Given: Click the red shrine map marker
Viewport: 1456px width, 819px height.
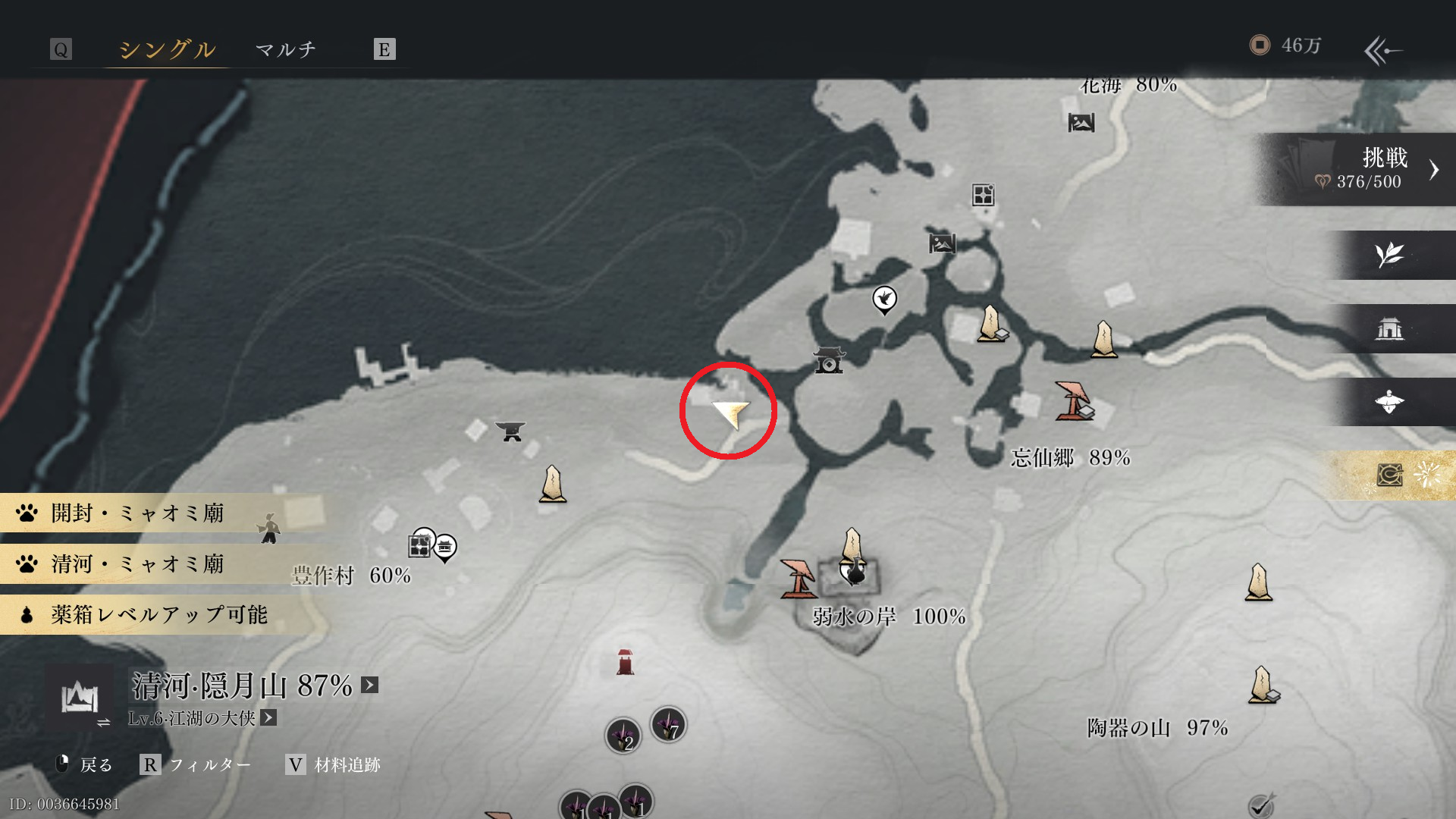Looking at the screenshot, I should click(x=625, y=662).
